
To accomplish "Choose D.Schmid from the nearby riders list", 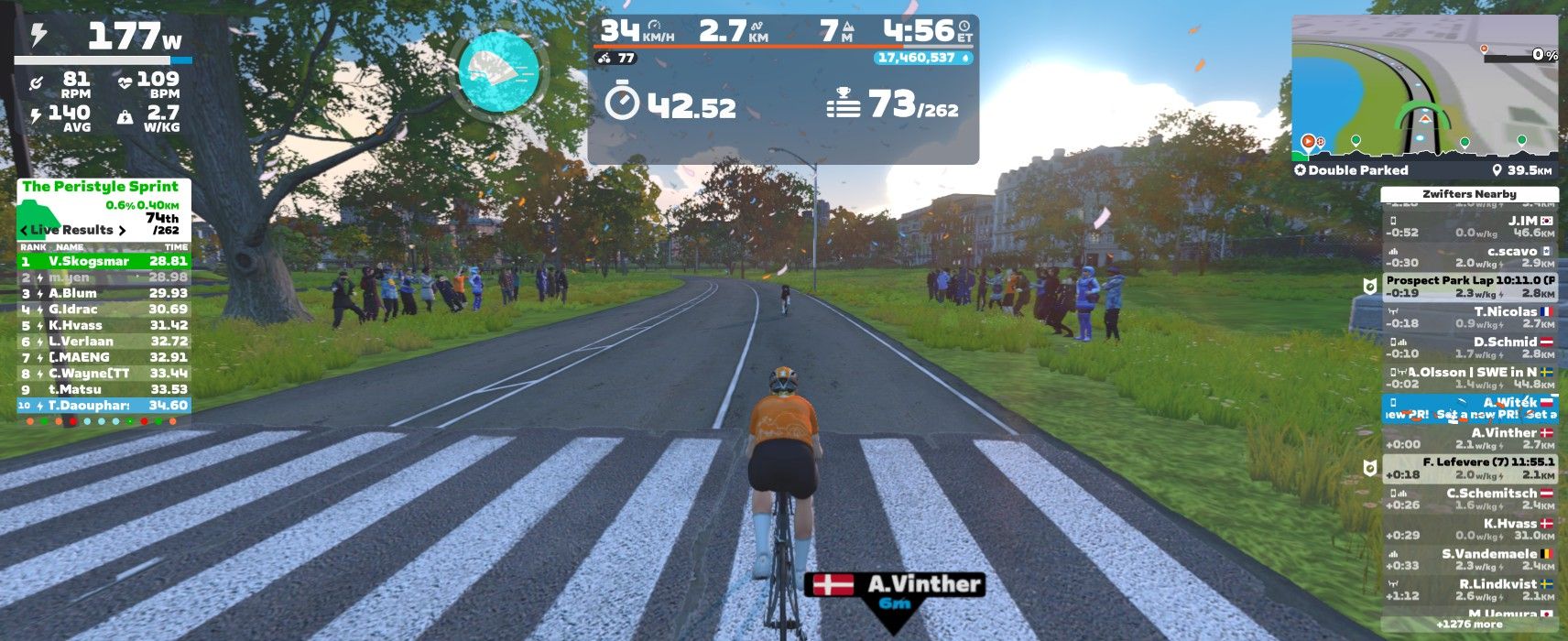I will click(1469, 347).
